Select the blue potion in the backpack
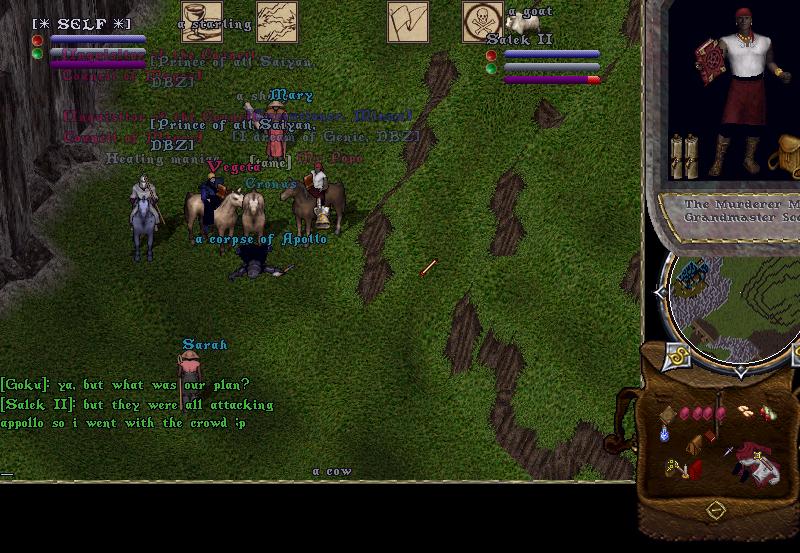This screenshot has width=800, height=553. point(664,435)
